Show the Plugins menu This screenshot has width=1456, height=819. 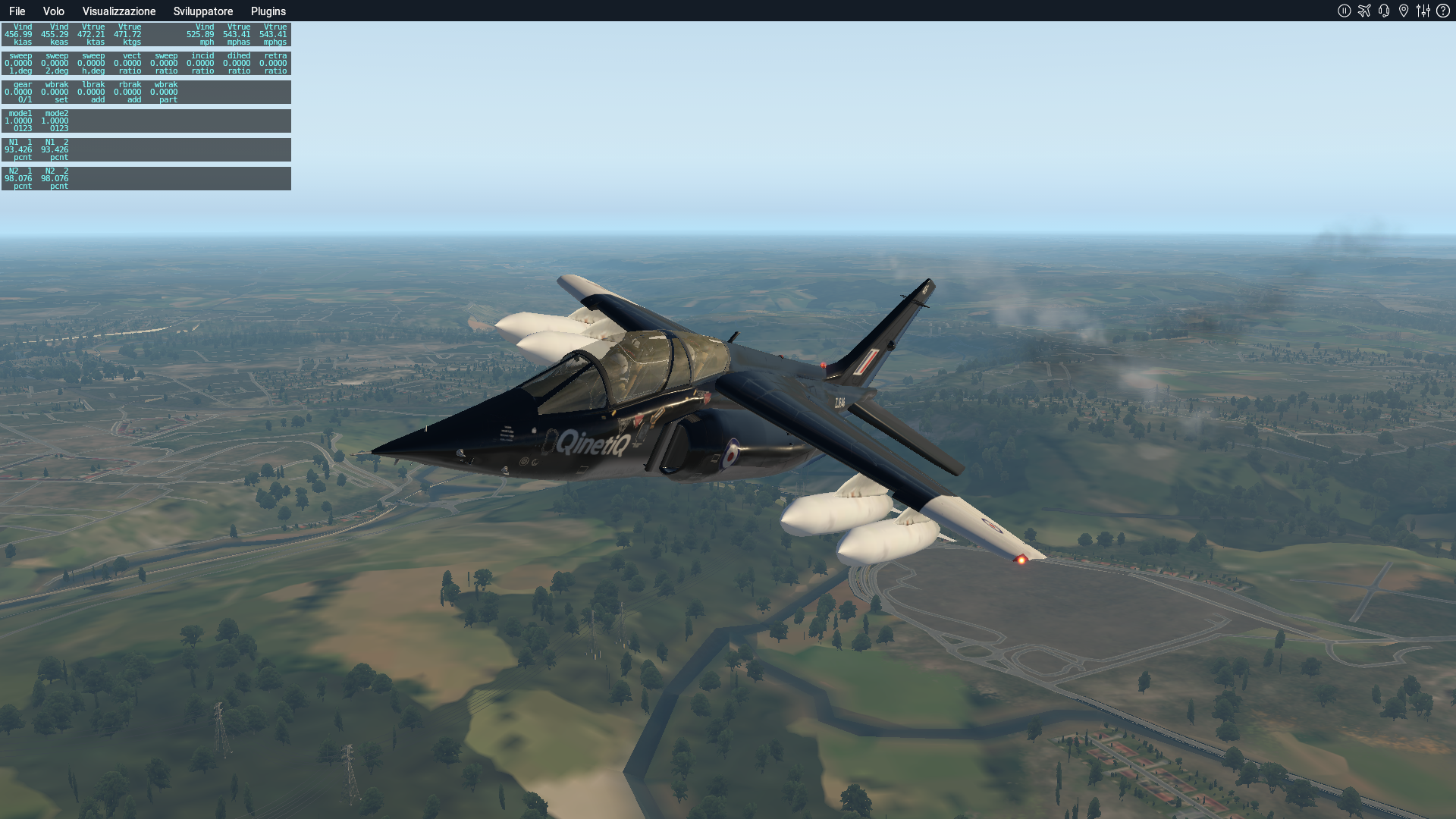(x=268, y=11)
